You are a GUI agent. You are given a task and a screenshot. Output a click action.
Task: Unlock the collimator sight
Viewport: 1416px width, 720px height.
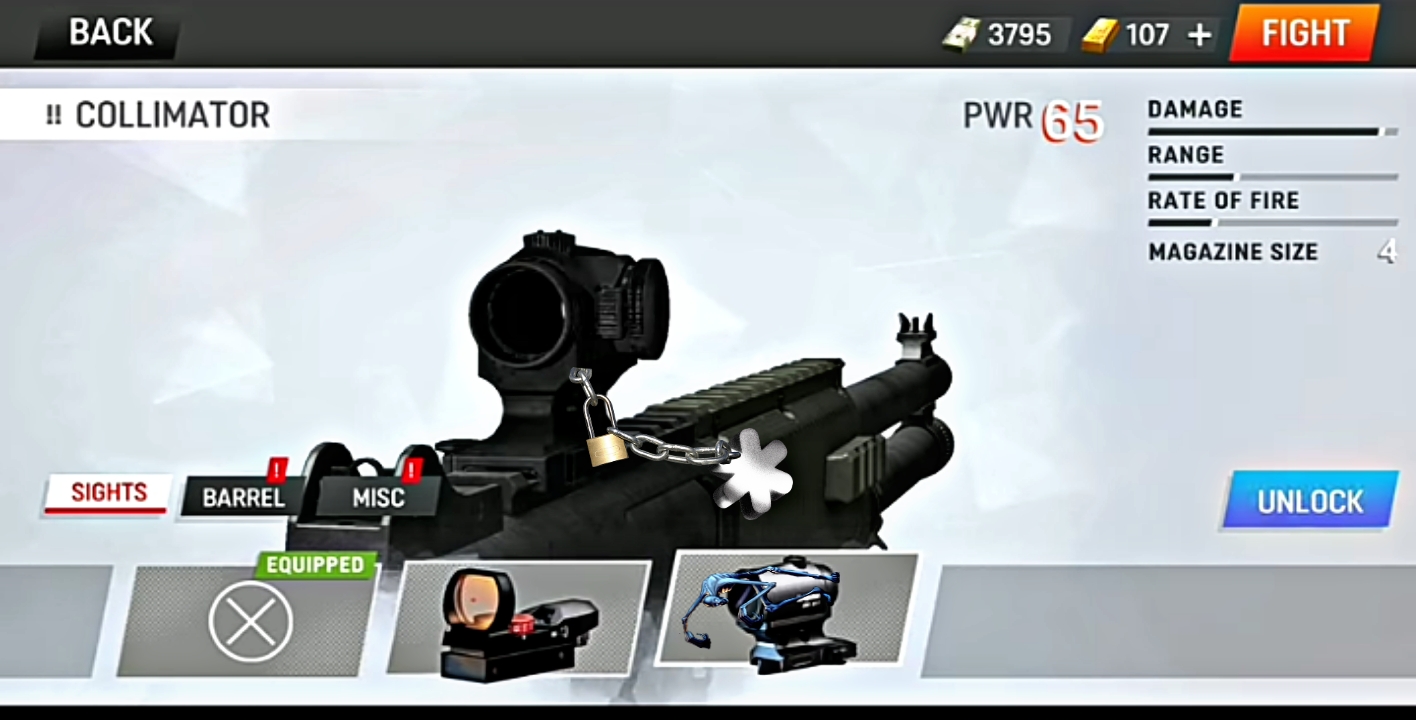[x=1309, y=500]
